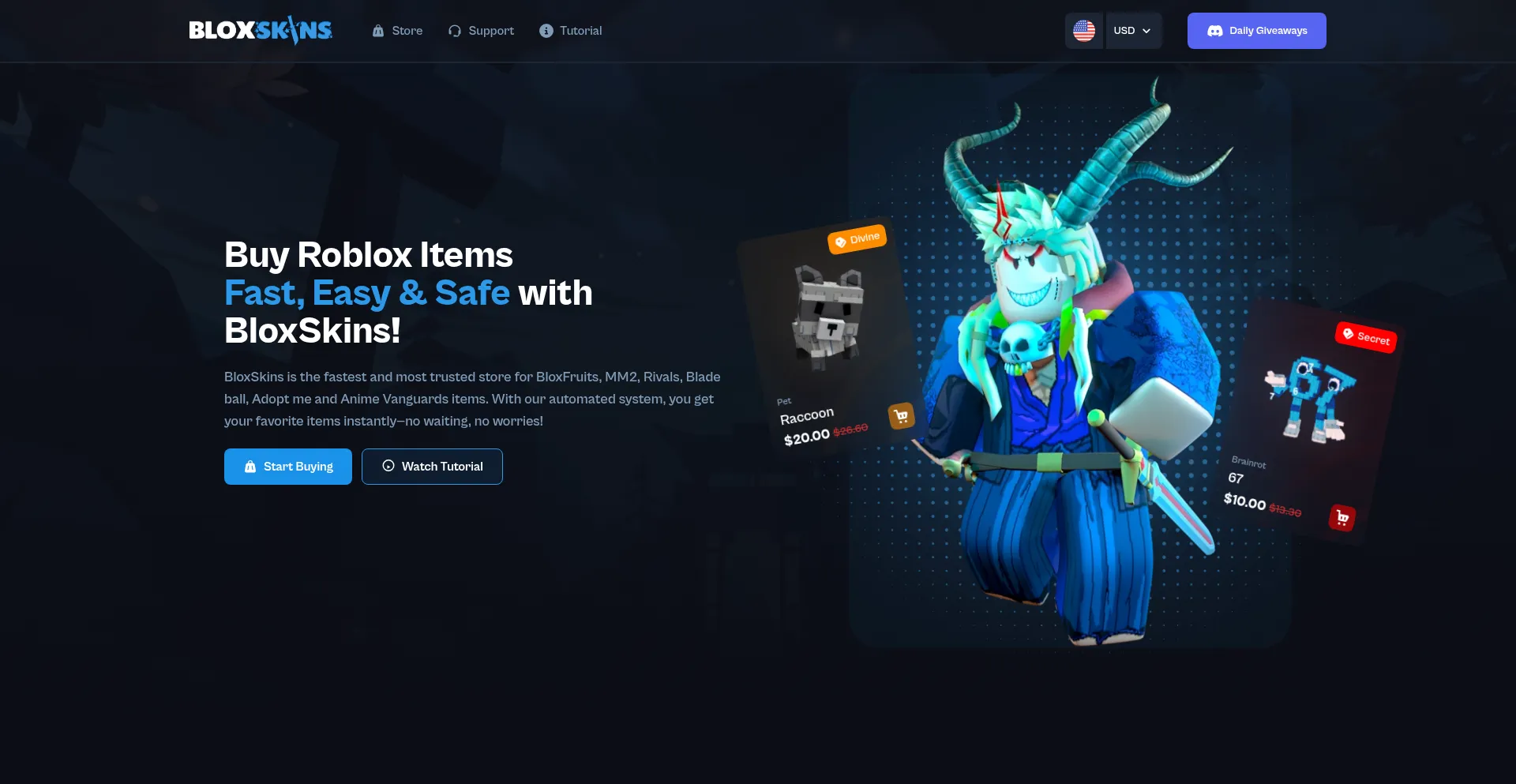Viewport: 1516px width, 784px height.
Task: Click the Start Buying button
Action: (x=287, y=467)
